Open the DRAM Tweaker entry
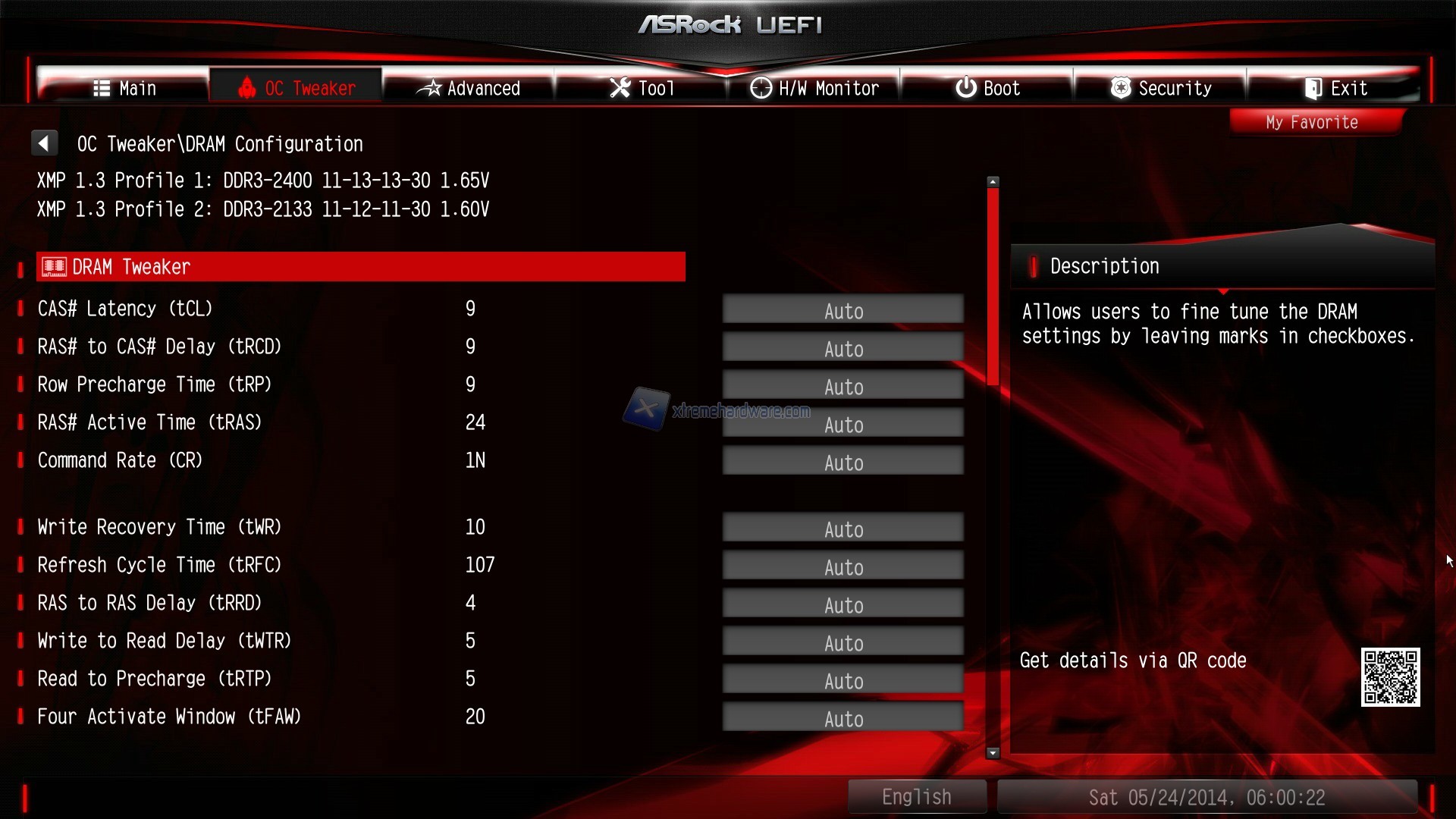Image resolution: width=1456 pixels, height=819 pixels. click(360, 267)
